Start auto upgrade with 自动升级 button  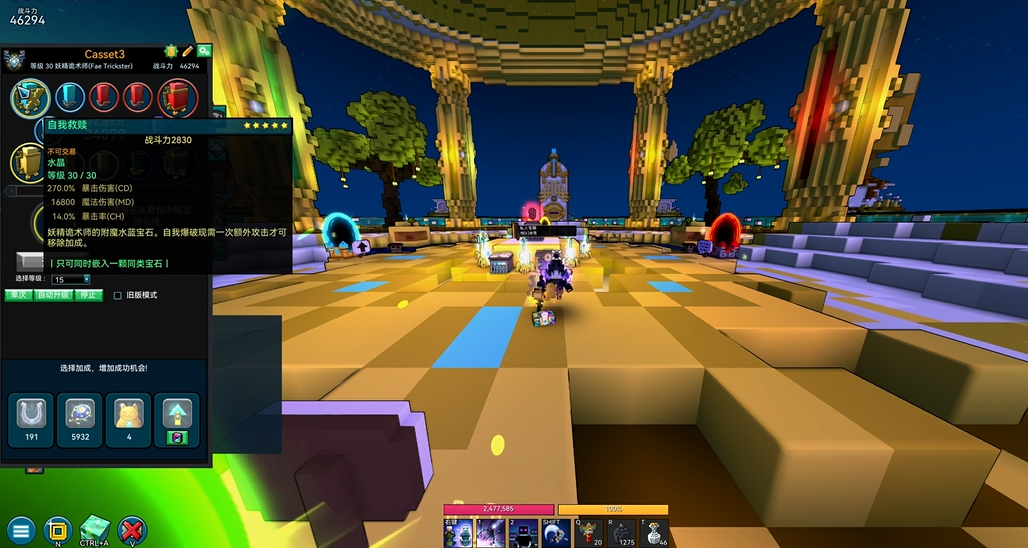pos(53,295)
